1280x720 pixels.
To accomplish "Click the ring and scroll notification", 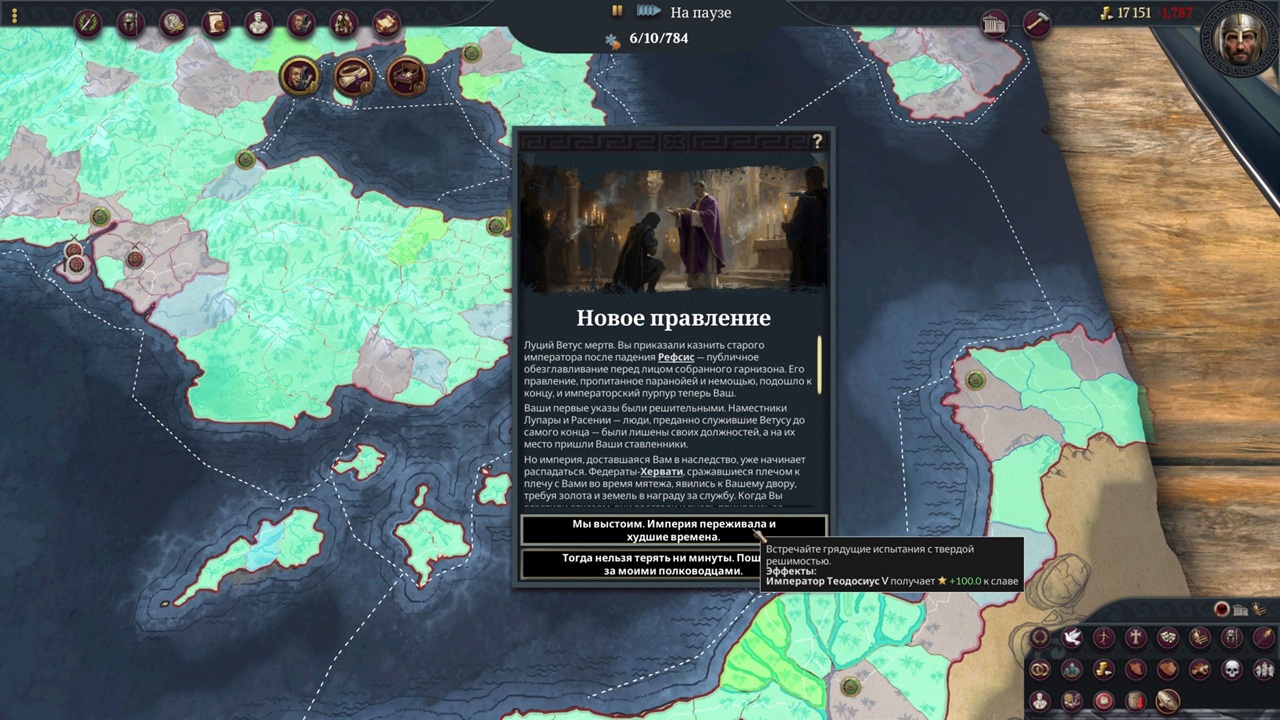I will tap(353, 76).
